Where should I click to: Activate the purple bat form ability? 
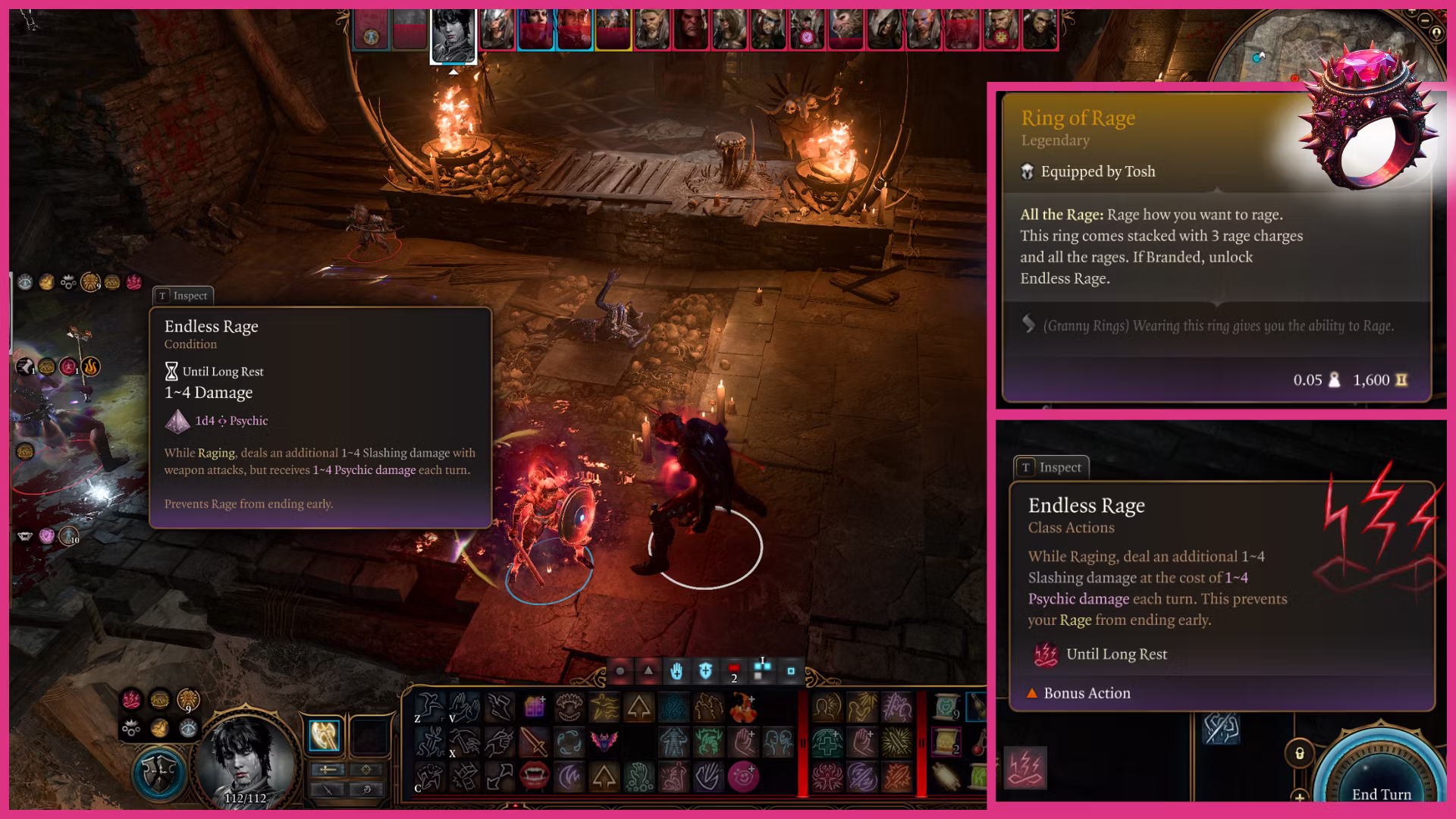tap(604, 741)
